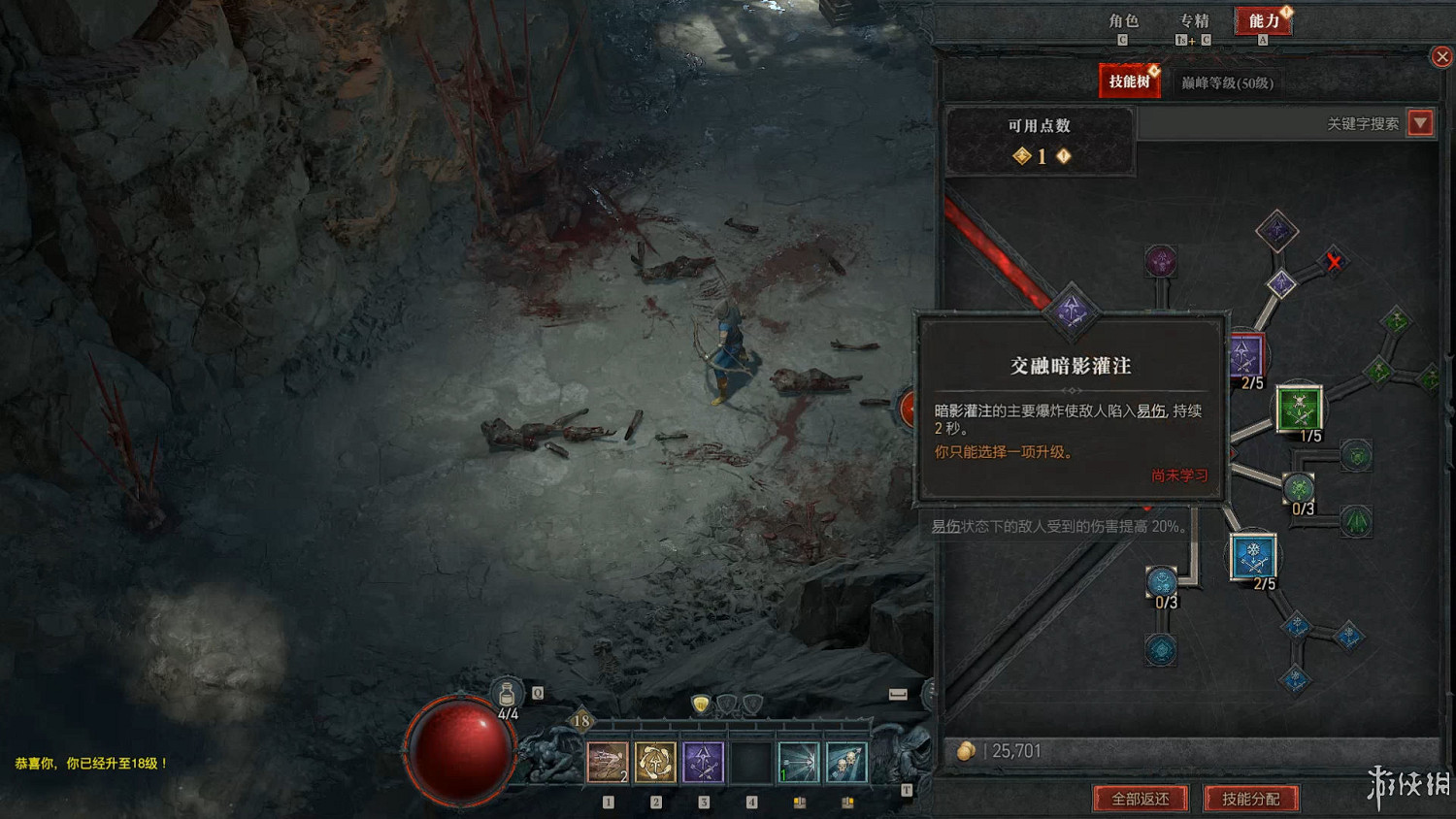
Task: Select the red skill icon in hotbar slot 1
Action: pyautogui.click(x=608, y=763)
